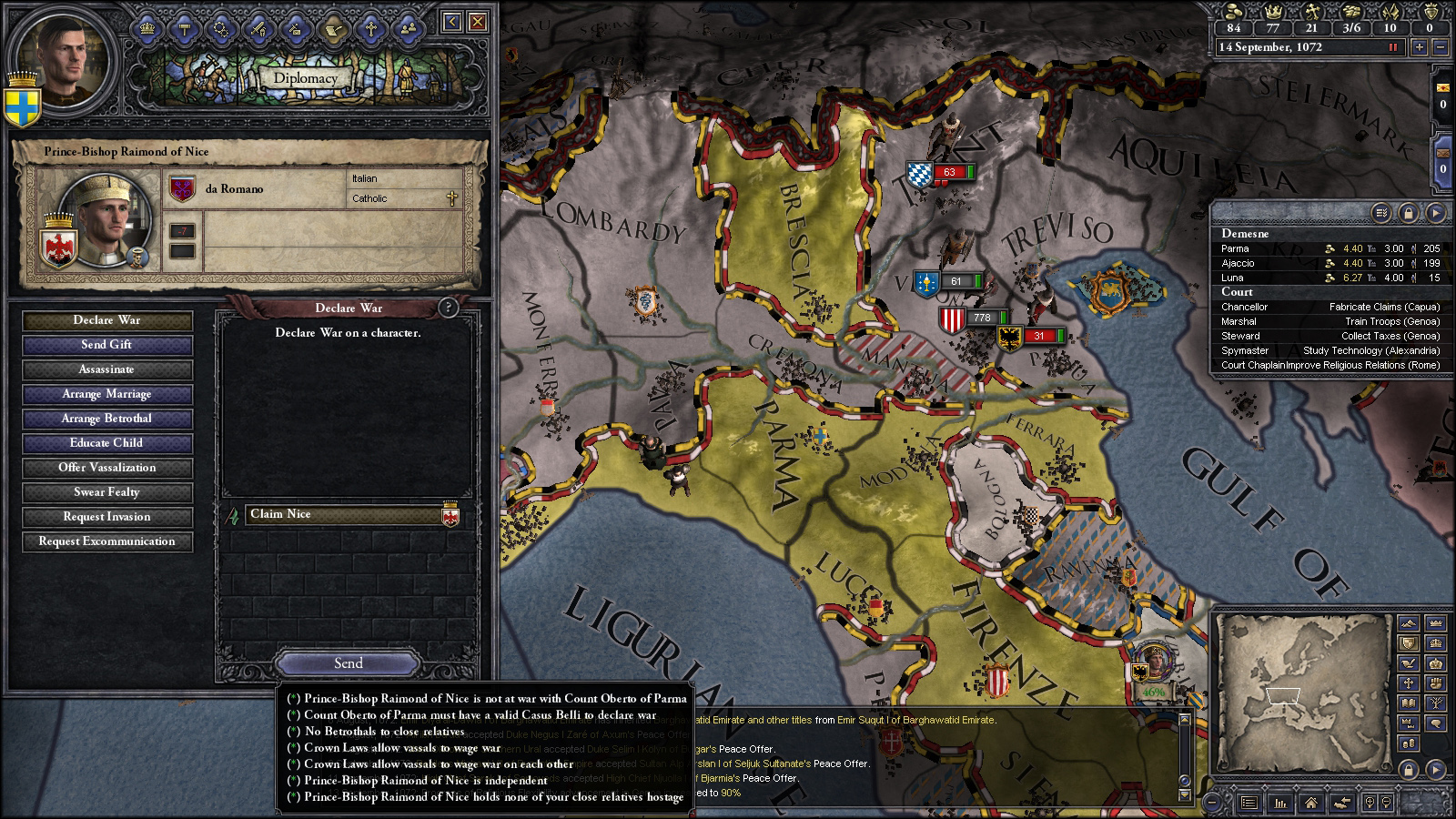Select the Assassinate action

point(107,369)
